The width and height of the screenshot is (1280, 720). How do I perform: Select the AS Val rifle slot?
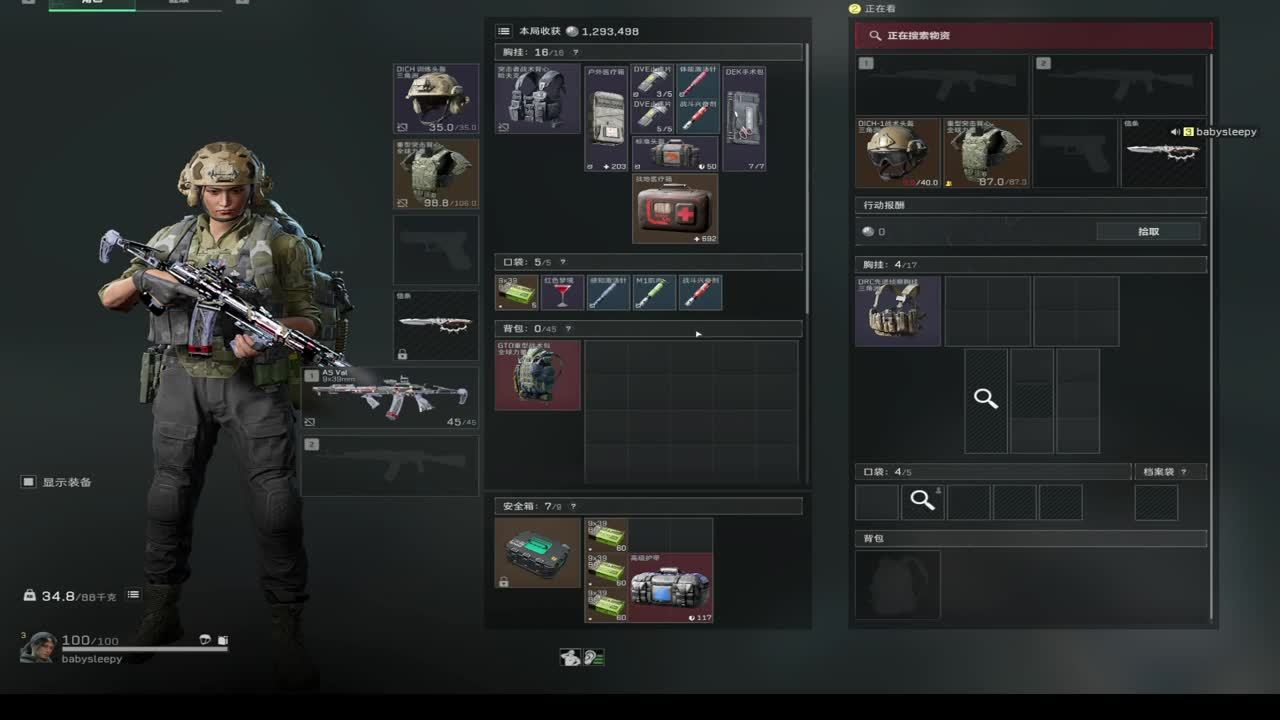click(390, 397)
